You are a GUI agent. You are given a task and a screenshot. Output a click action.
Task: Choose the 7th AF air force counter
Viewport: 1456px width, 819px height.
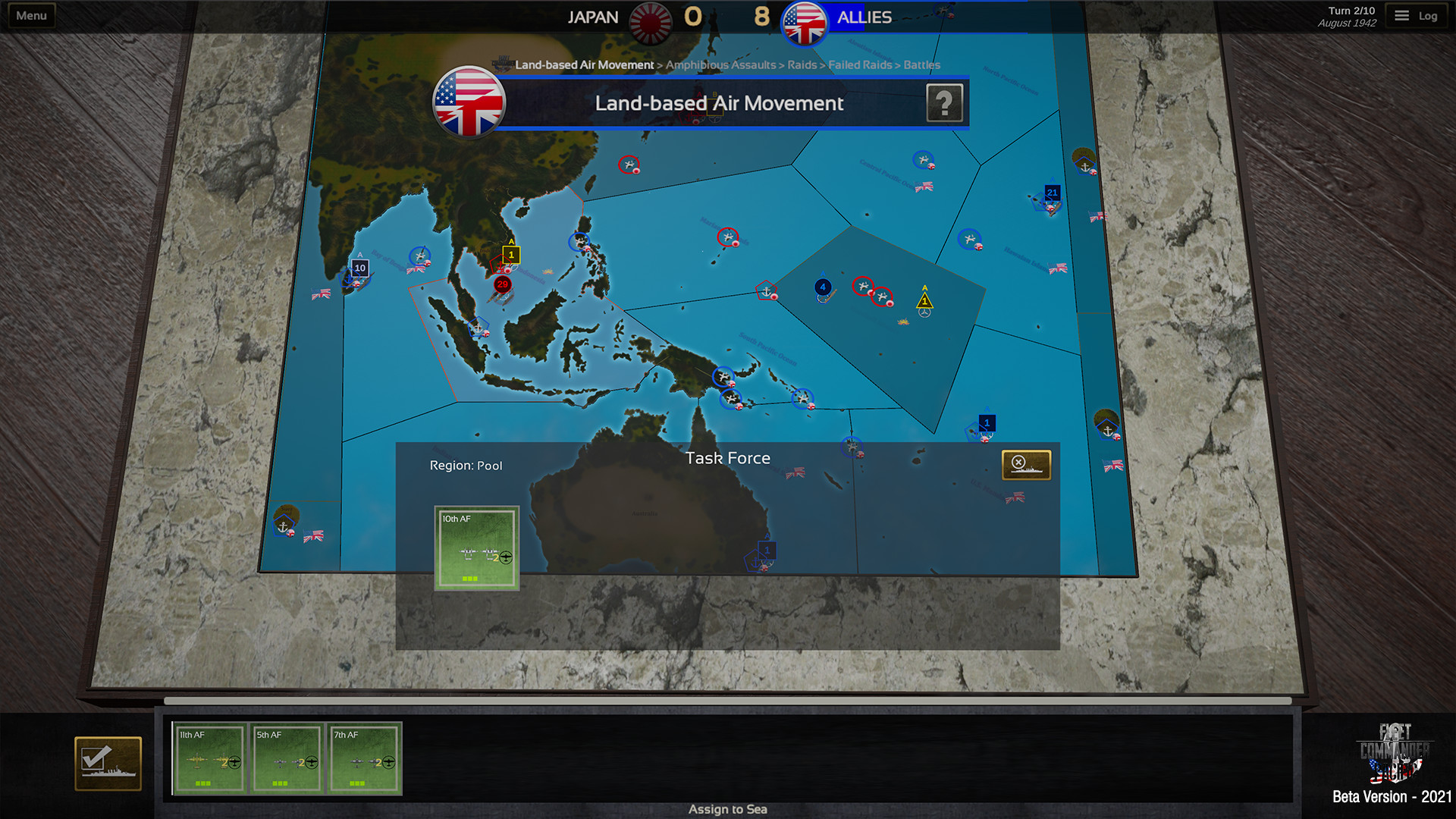click(365, 758)
